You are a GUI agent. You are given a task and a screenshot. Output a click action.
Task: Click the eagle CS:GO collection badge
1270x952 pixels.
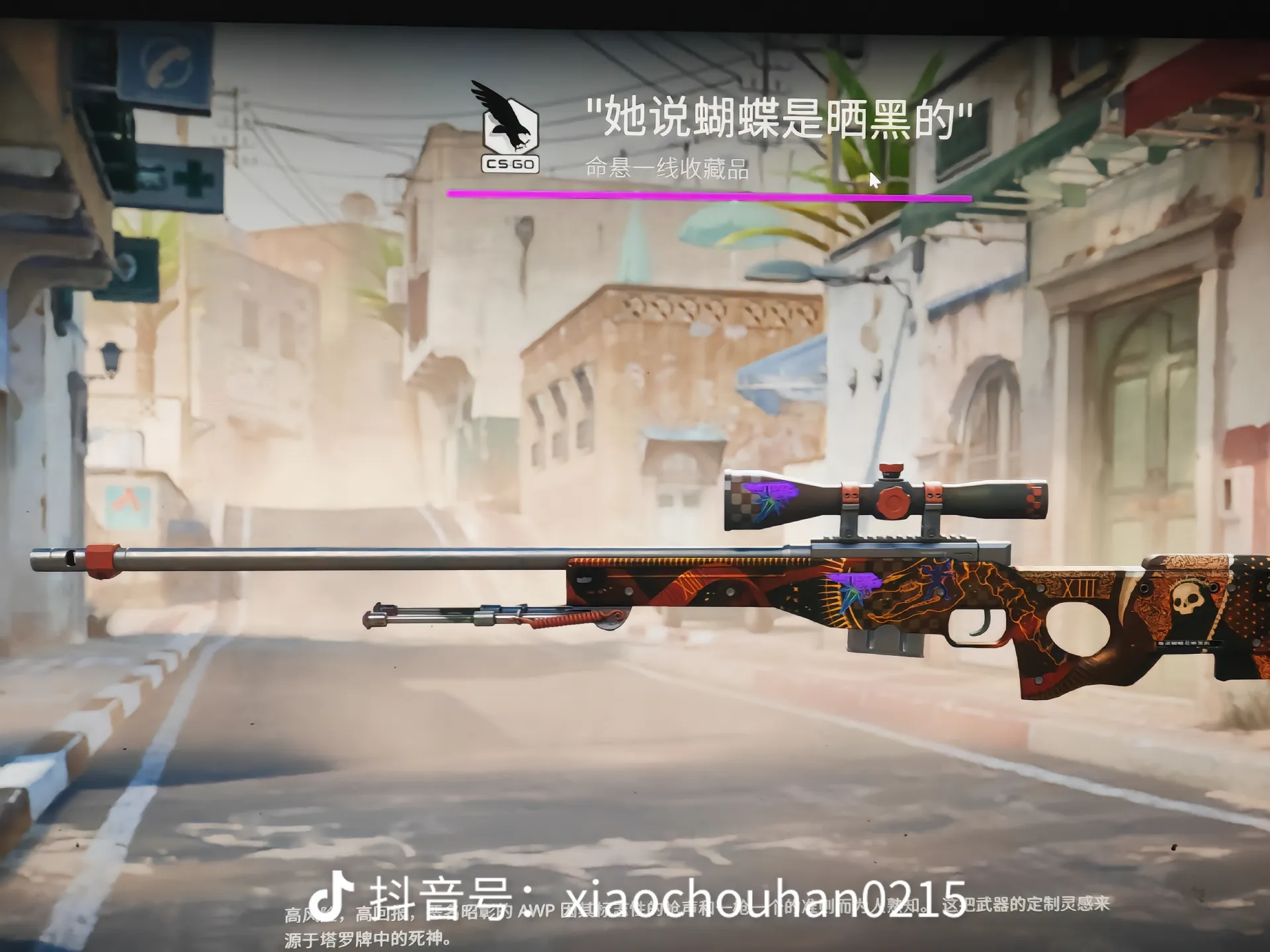[x=509, y=128]
